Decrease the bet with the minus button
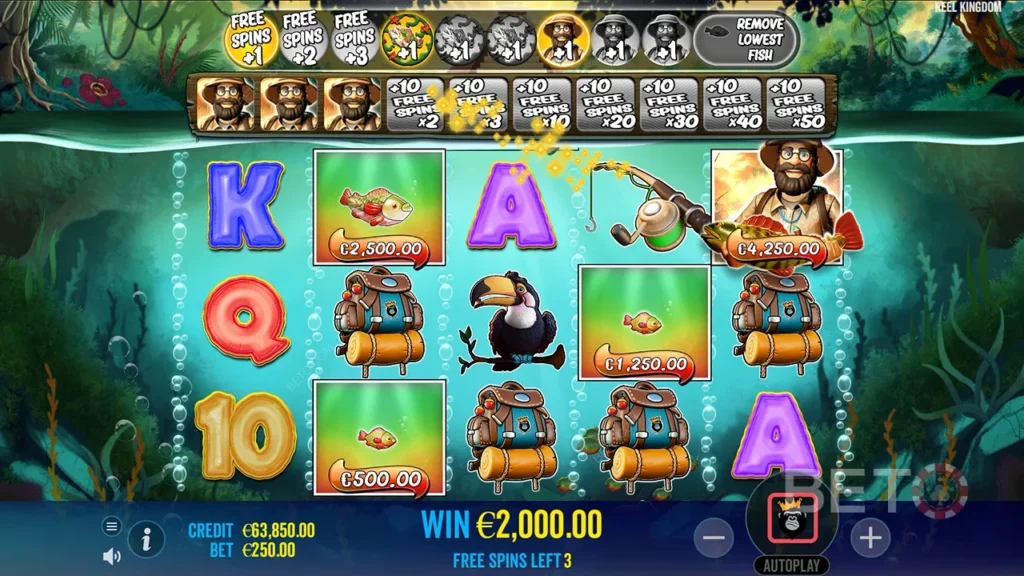Image resolution: width=1024 pixels, height=576 pixels. click(713, 538)
